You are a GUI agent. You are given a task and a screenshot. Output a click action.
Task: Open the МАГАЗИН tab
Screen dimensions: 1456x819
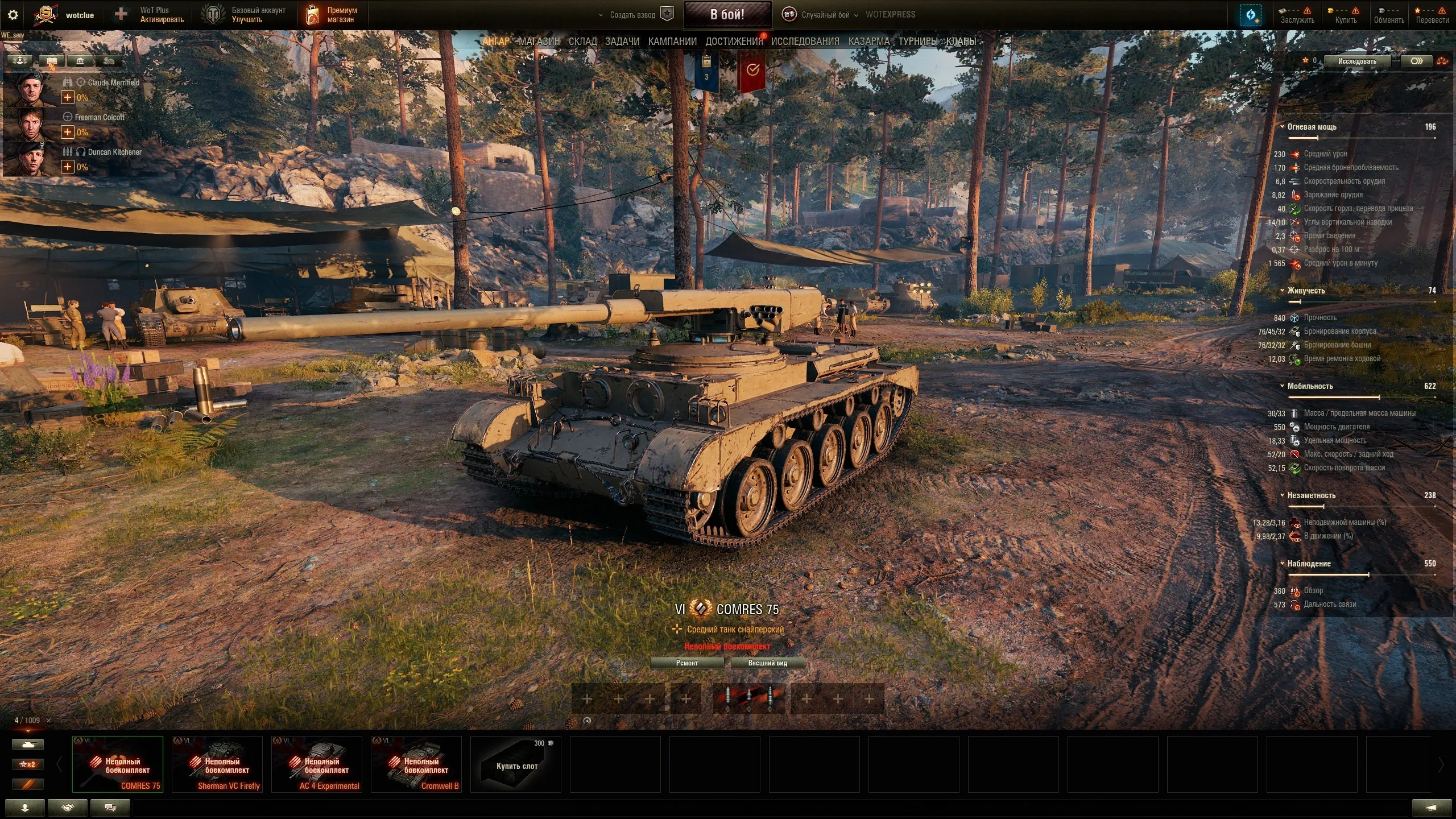tap(539, 42)
